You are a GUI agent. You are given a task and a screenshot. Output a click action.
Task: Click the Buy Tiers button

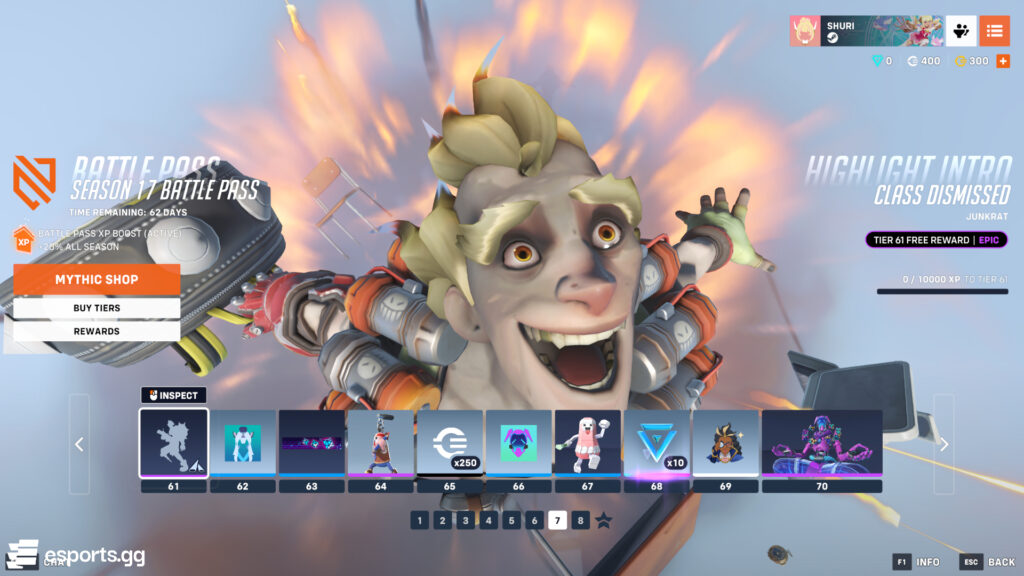pyautogui.click(x=97, y=308)
